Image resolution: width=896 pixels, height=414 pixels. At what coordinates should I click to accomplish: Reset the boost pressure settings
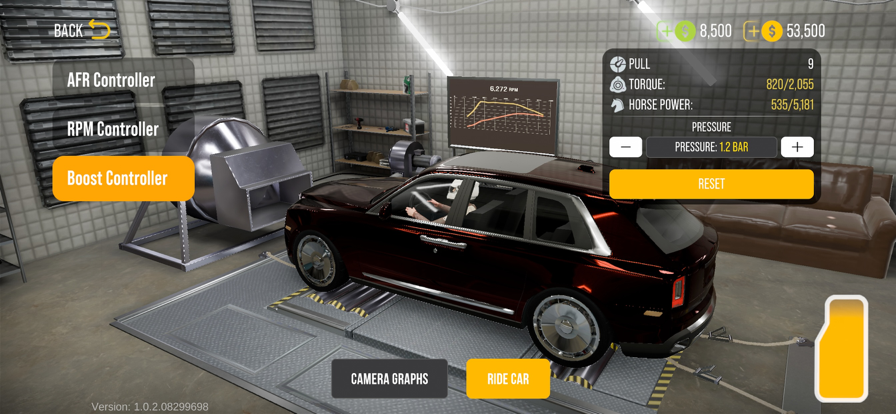click(x=711, y=184)
